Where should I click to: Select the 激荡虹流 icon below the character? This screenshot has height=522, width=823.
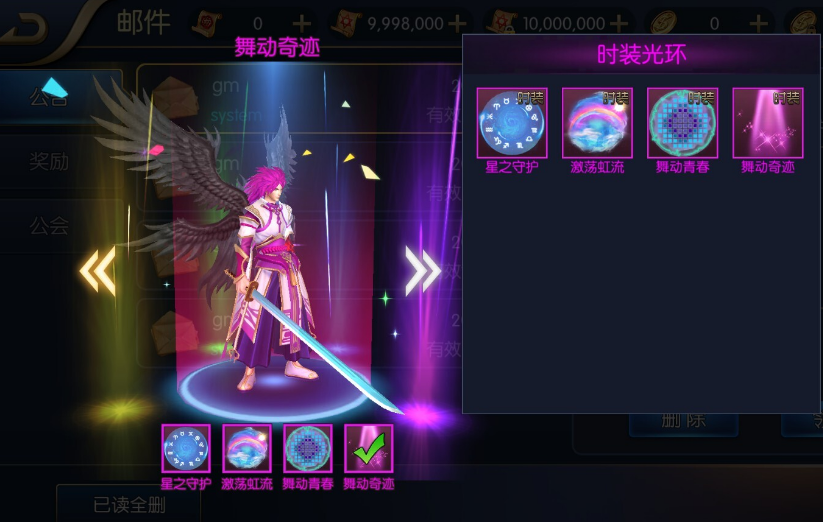point(247,448)
